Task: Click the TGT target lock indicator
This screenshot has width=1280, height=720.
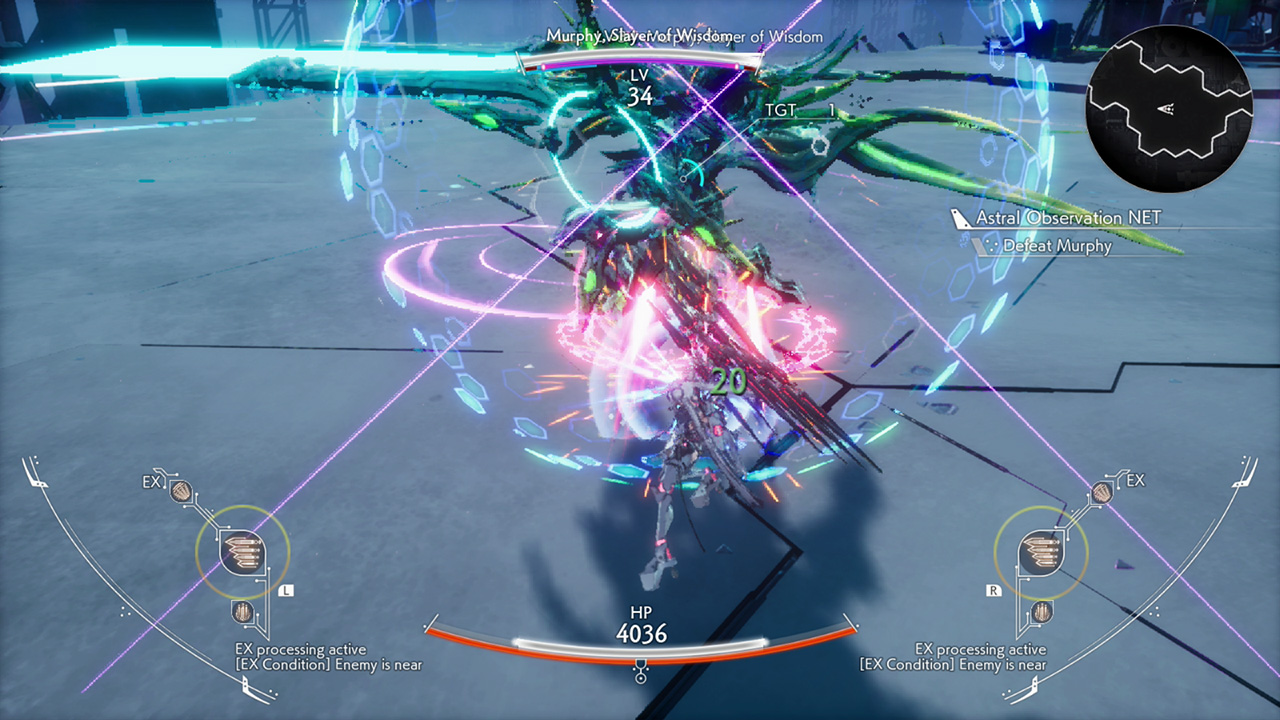Action: coord(798,111)
